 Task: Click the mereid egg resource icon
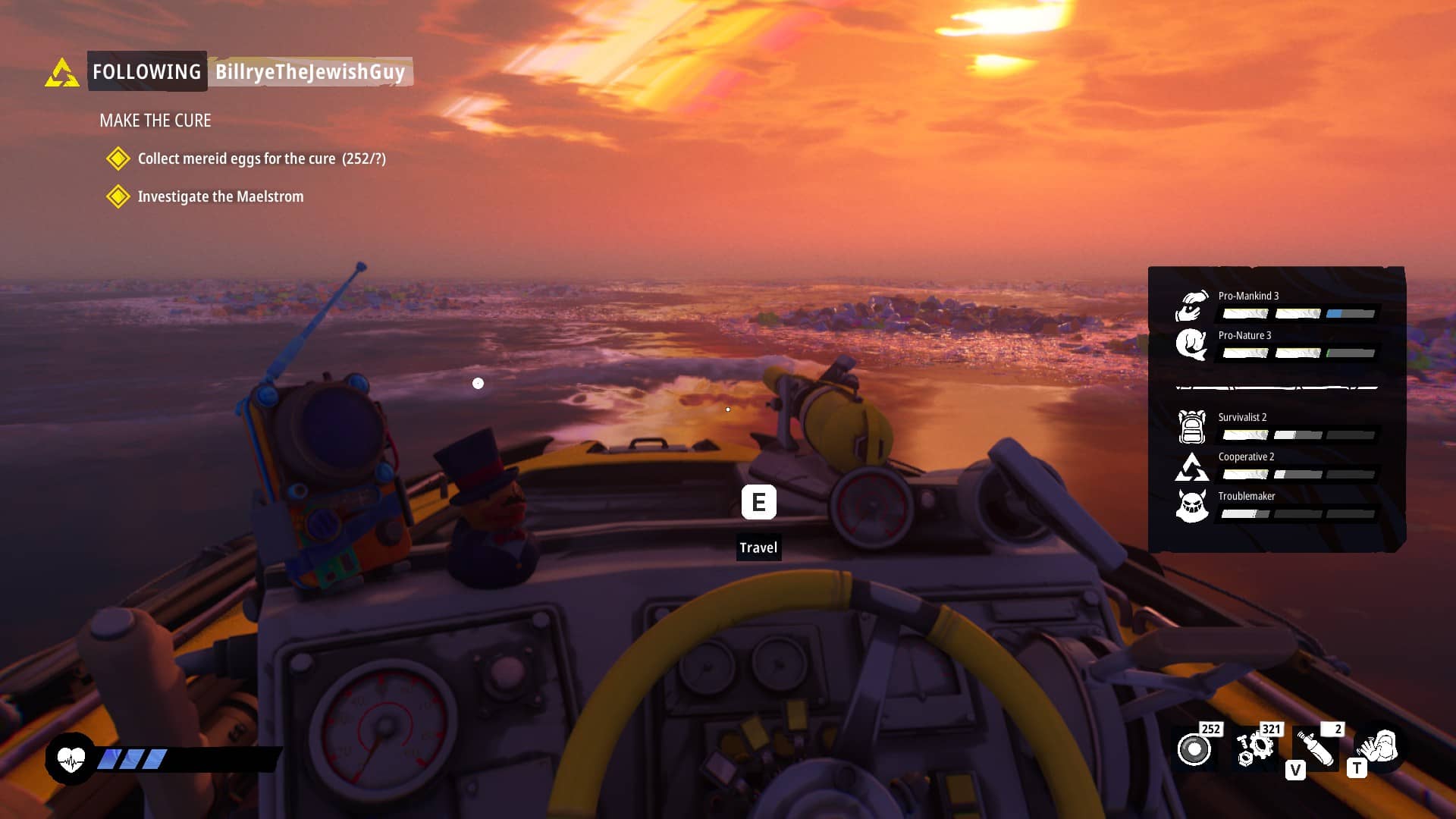(1194, 749)
